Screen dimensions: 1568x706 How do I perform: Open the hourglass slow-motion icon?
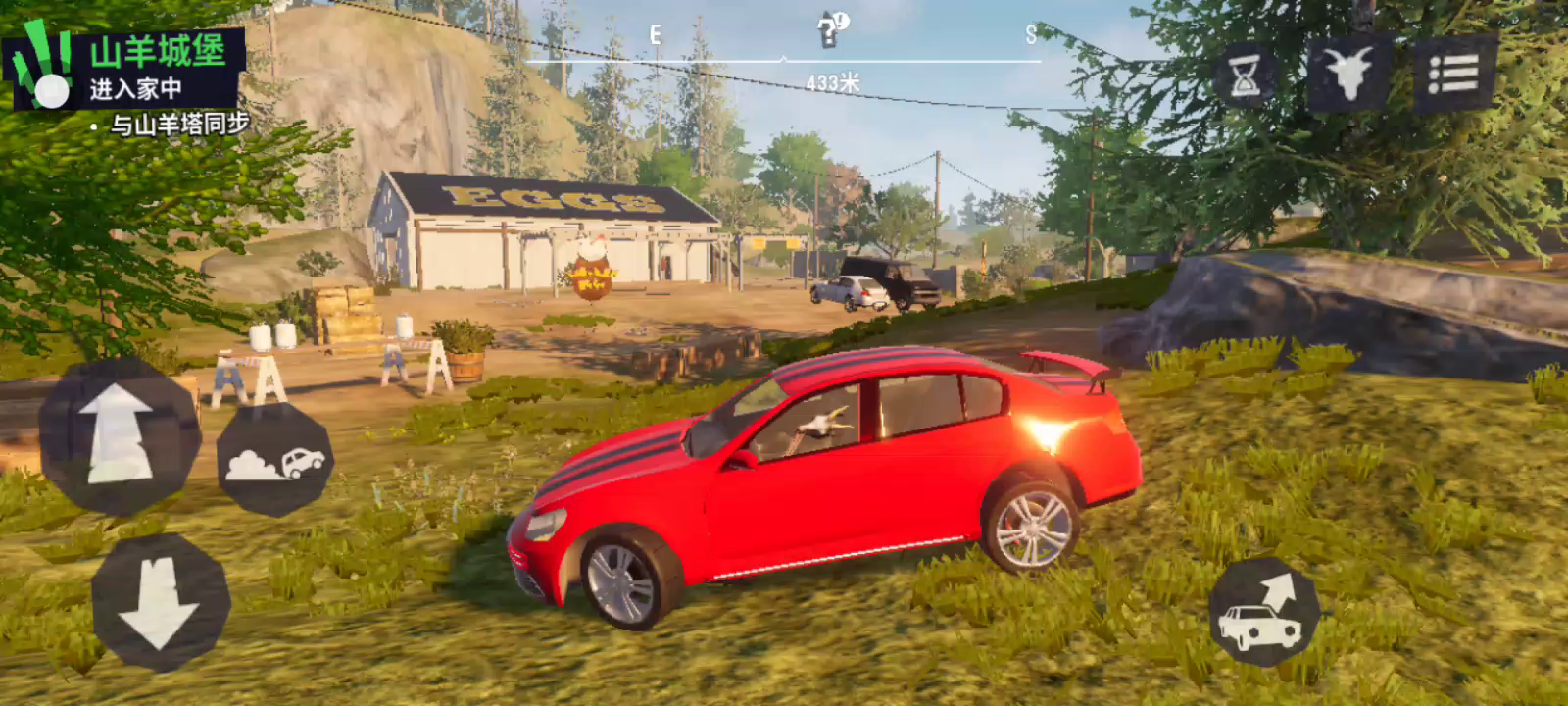tap(1246, 76)
